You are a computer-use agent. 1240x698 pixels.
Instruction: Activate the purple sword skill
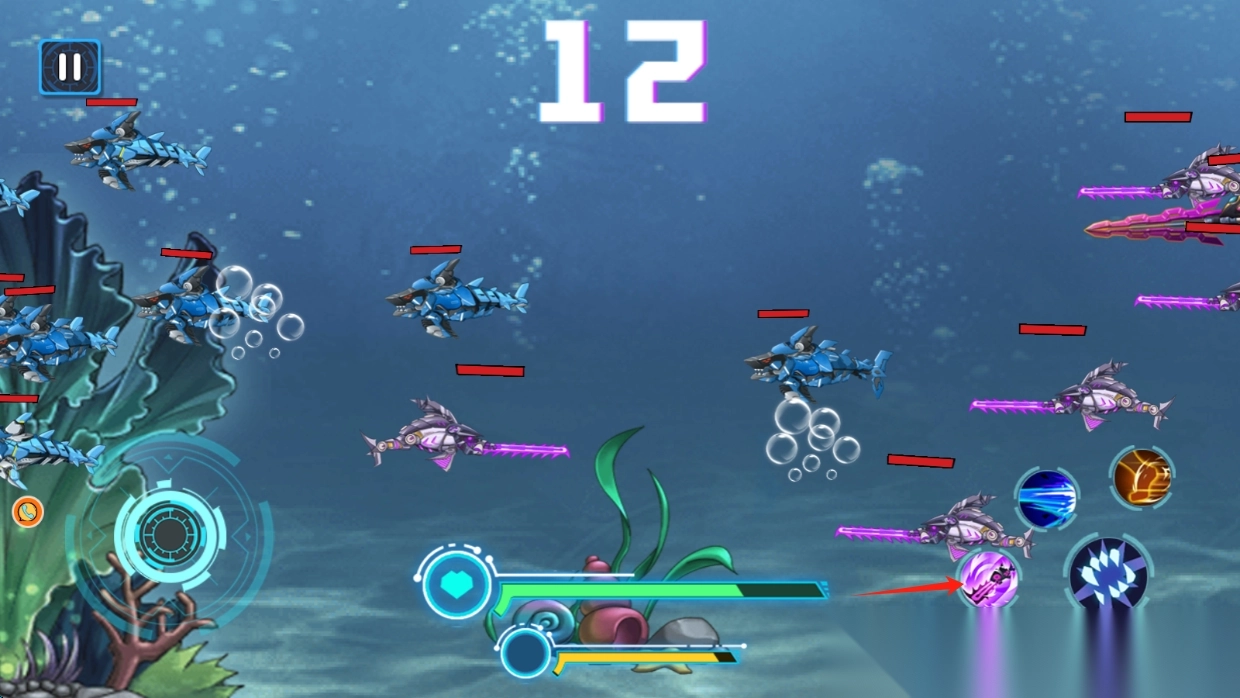988,579
